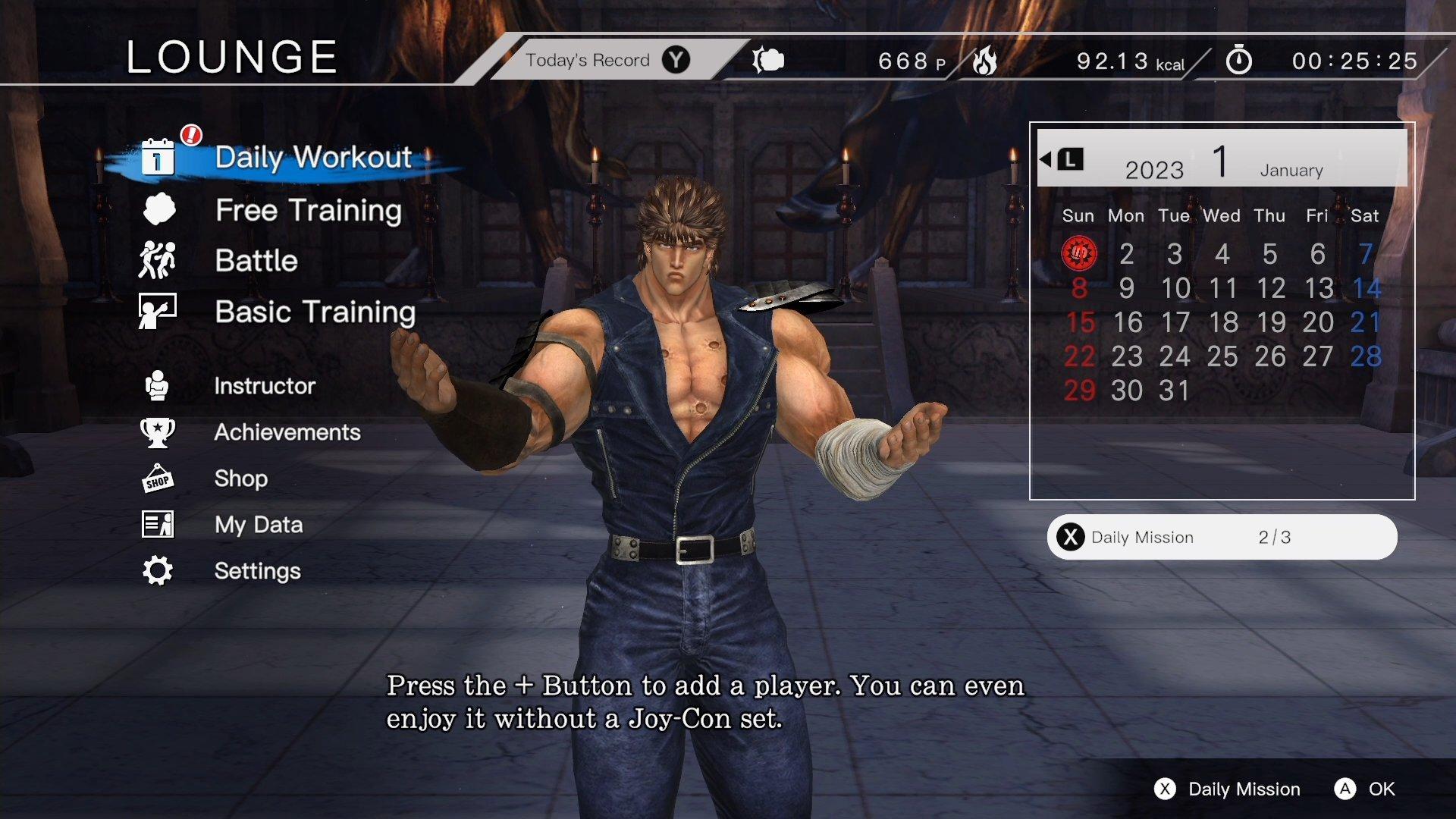The height and width of the screenshot is (819, 1456).
Task: Click the stopwatch icon near the timer
Action: click(x=1238, y=60)
